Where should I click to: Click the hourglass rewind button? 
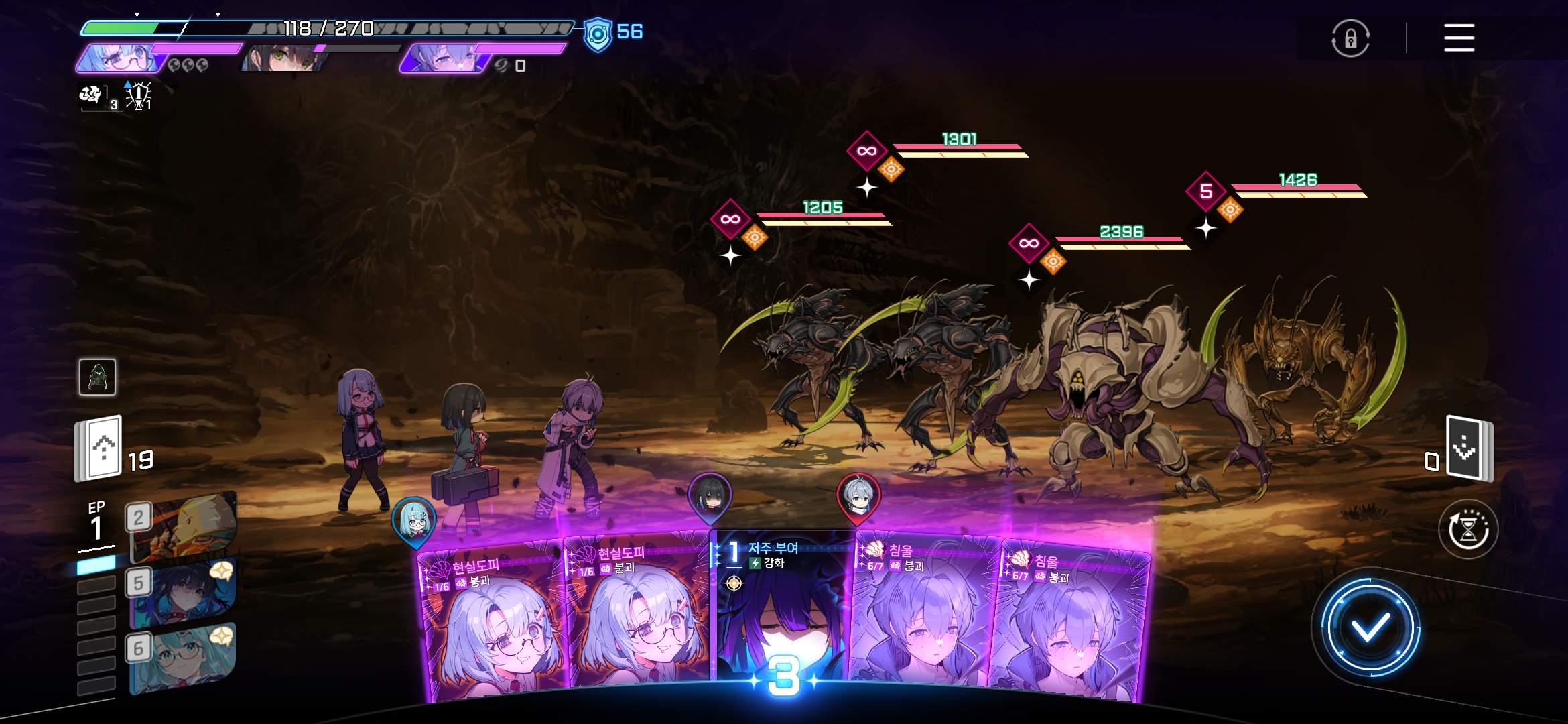pos(1467,530)
